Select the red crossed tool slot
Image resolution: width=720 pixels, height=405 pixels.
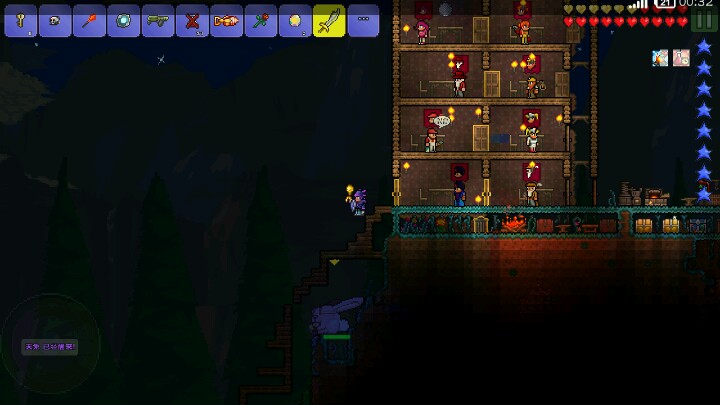(192, 20)
